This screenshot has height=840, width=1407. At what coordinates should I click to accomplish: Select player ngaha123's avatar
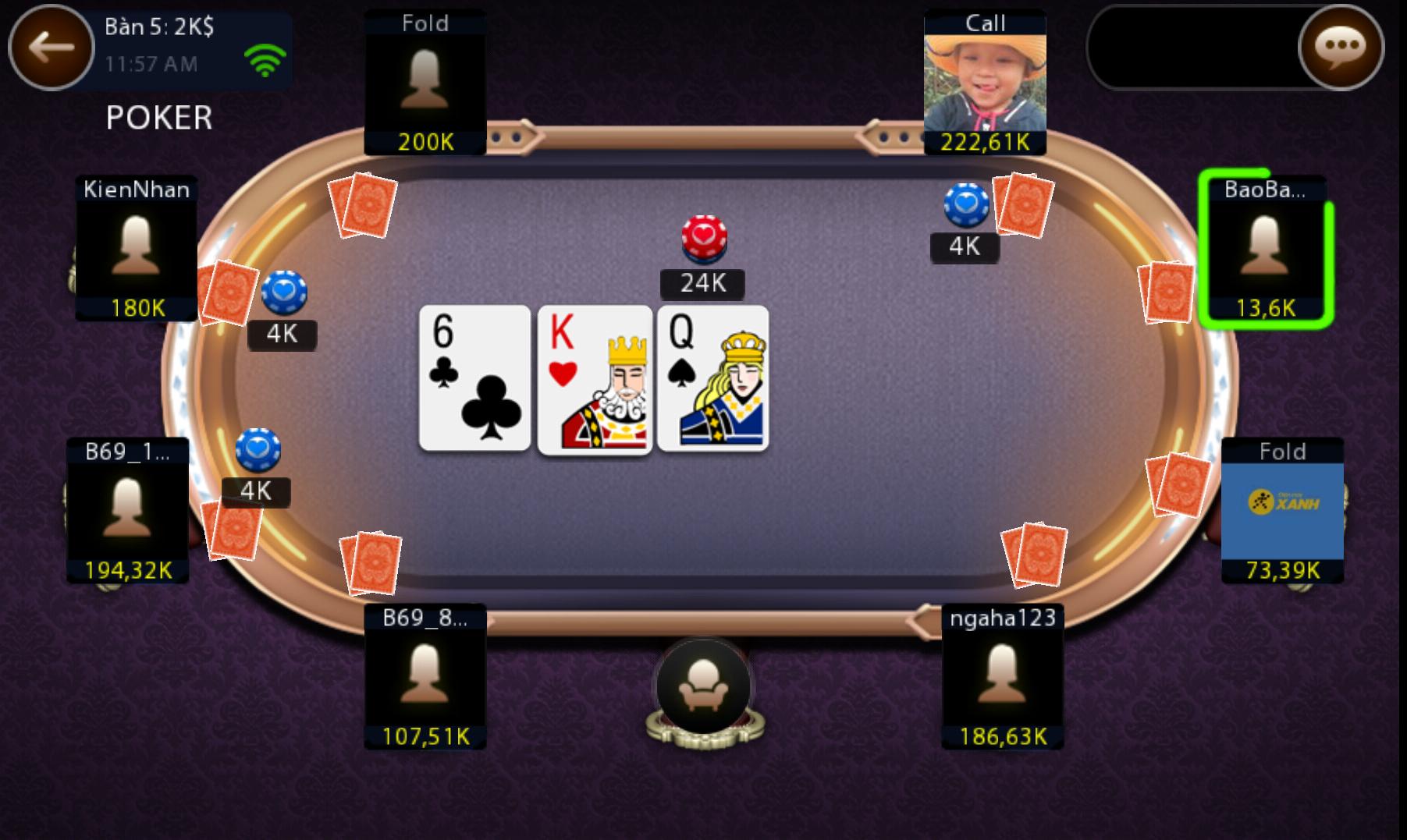point(1003,676)
